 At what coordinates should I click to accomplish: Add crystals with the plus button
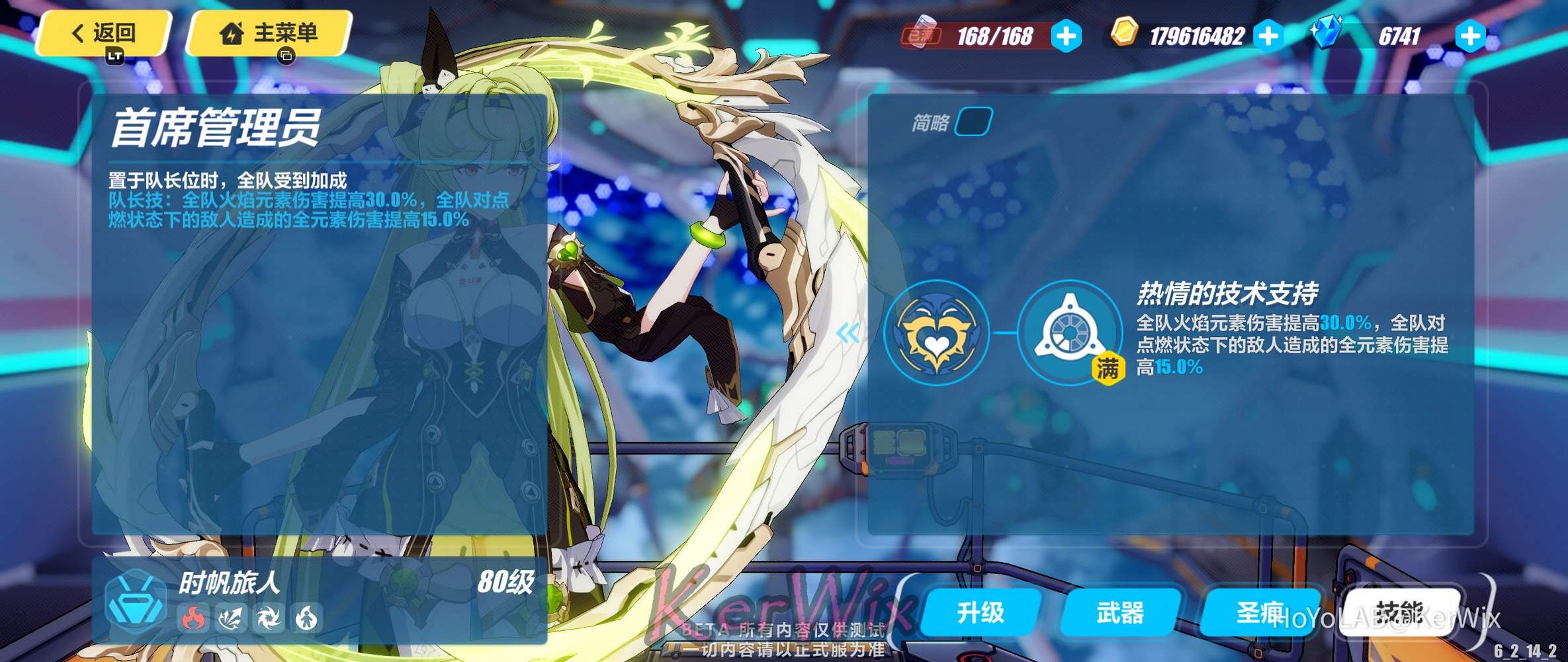[1469, 36]
